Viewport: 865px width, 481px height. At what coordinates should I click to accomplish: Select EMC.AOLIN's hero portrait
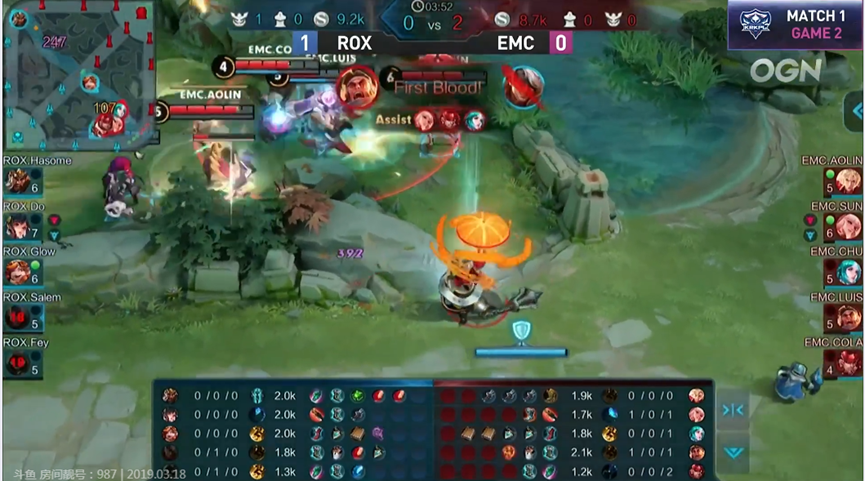tap(848, 181)
